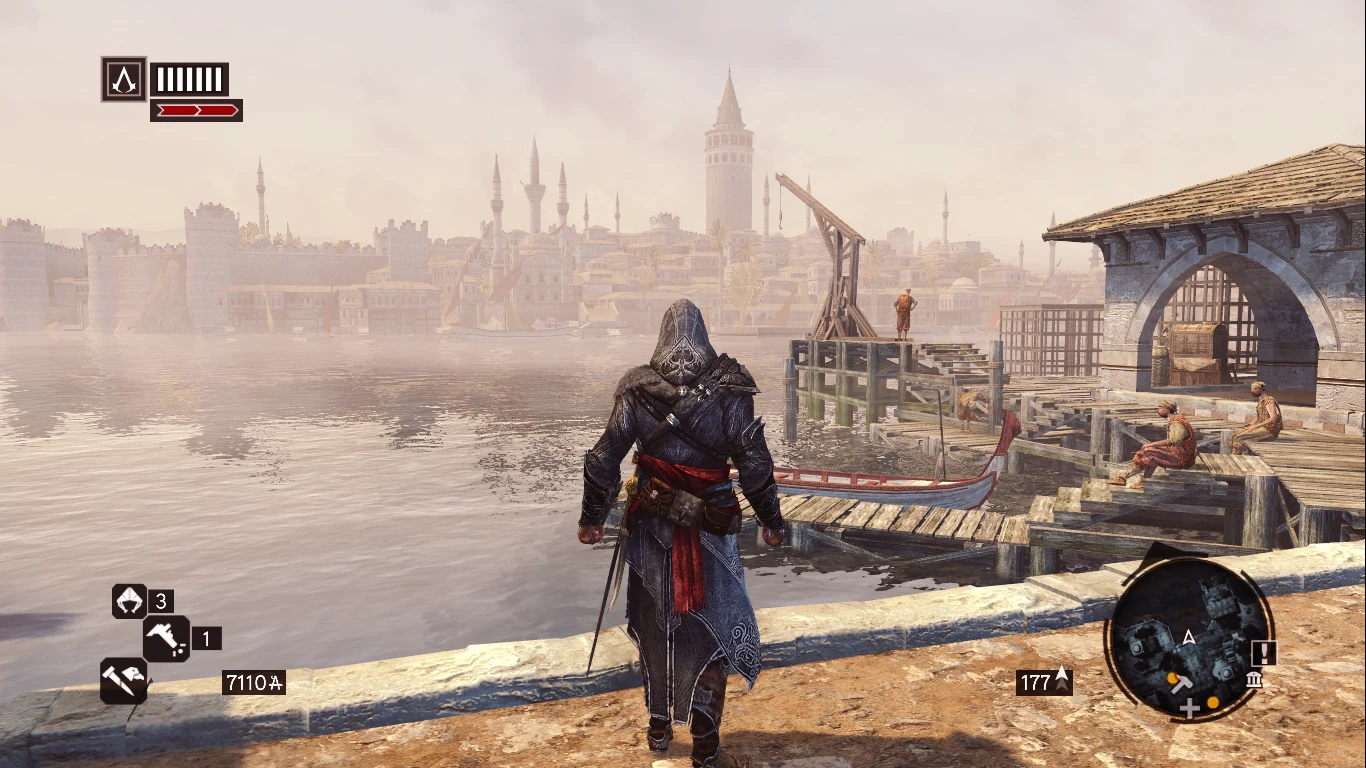This screenshot has width=1366, height=768.
Task: Select the upward arrow beside the 177 counter
Action: [x=1062, y=677]
